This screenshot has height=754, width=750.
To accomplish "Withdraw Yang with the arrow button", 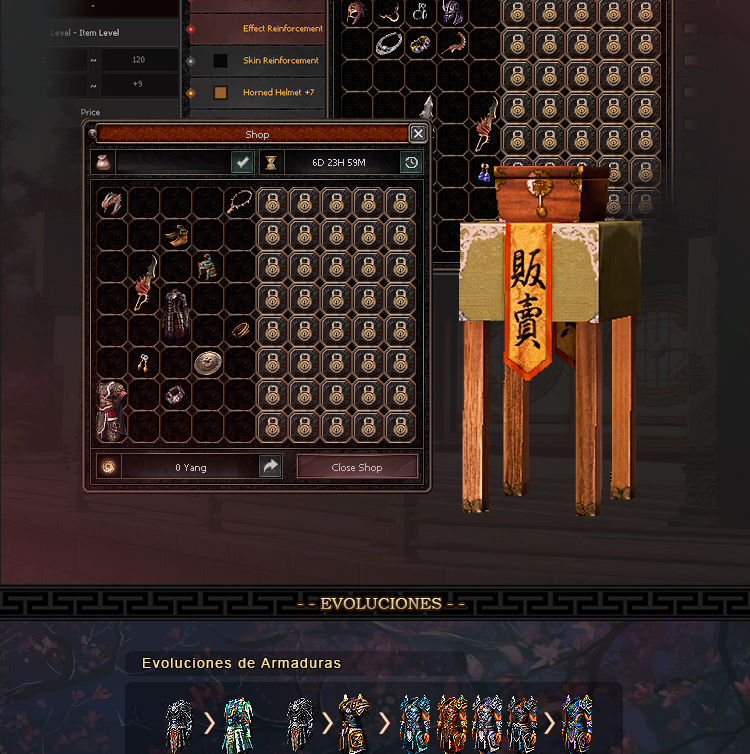I will point(270,467).
